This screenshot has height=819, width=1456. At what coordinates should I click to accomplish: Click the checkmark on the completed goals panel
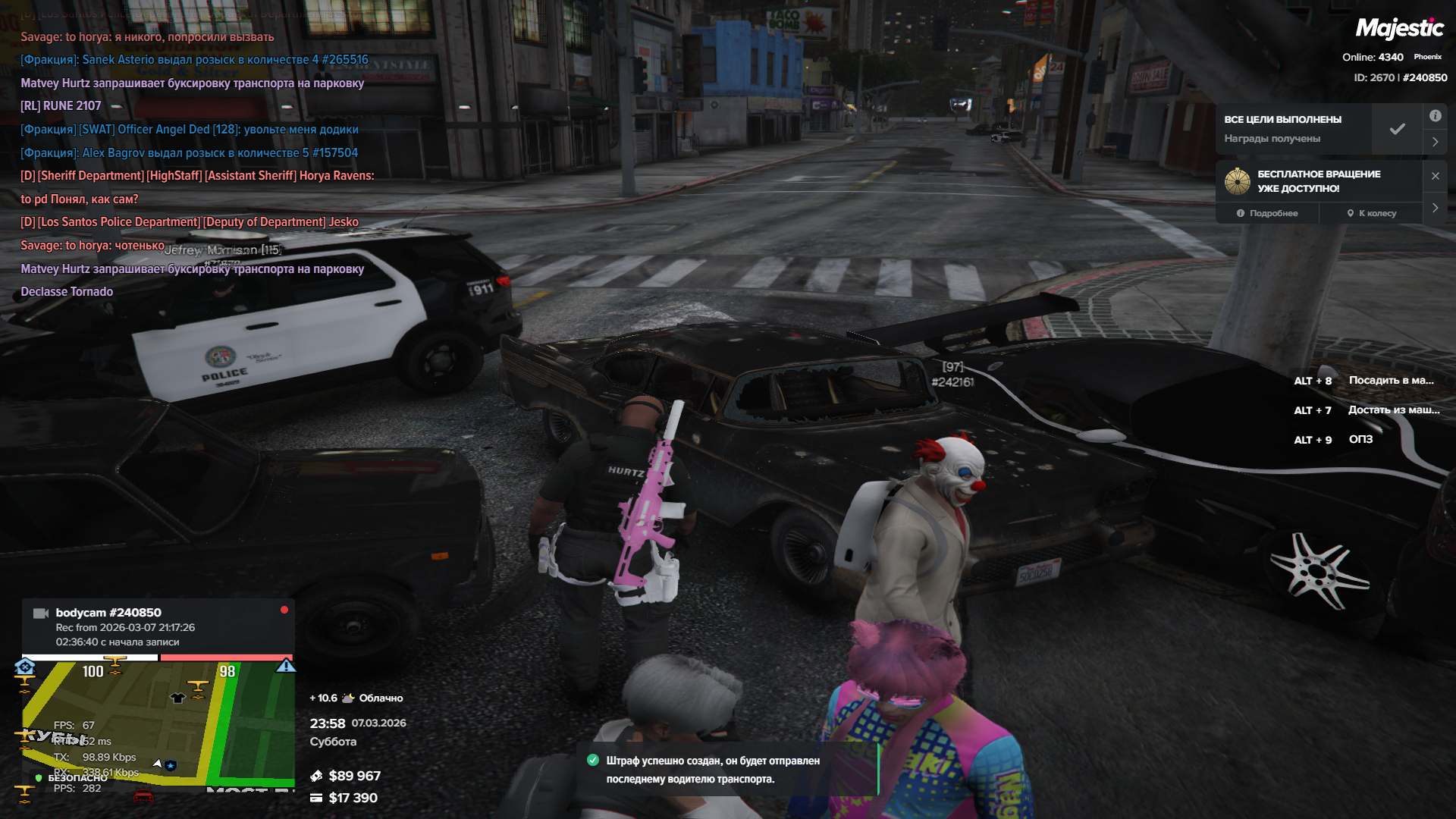[x=1398, y=129]
